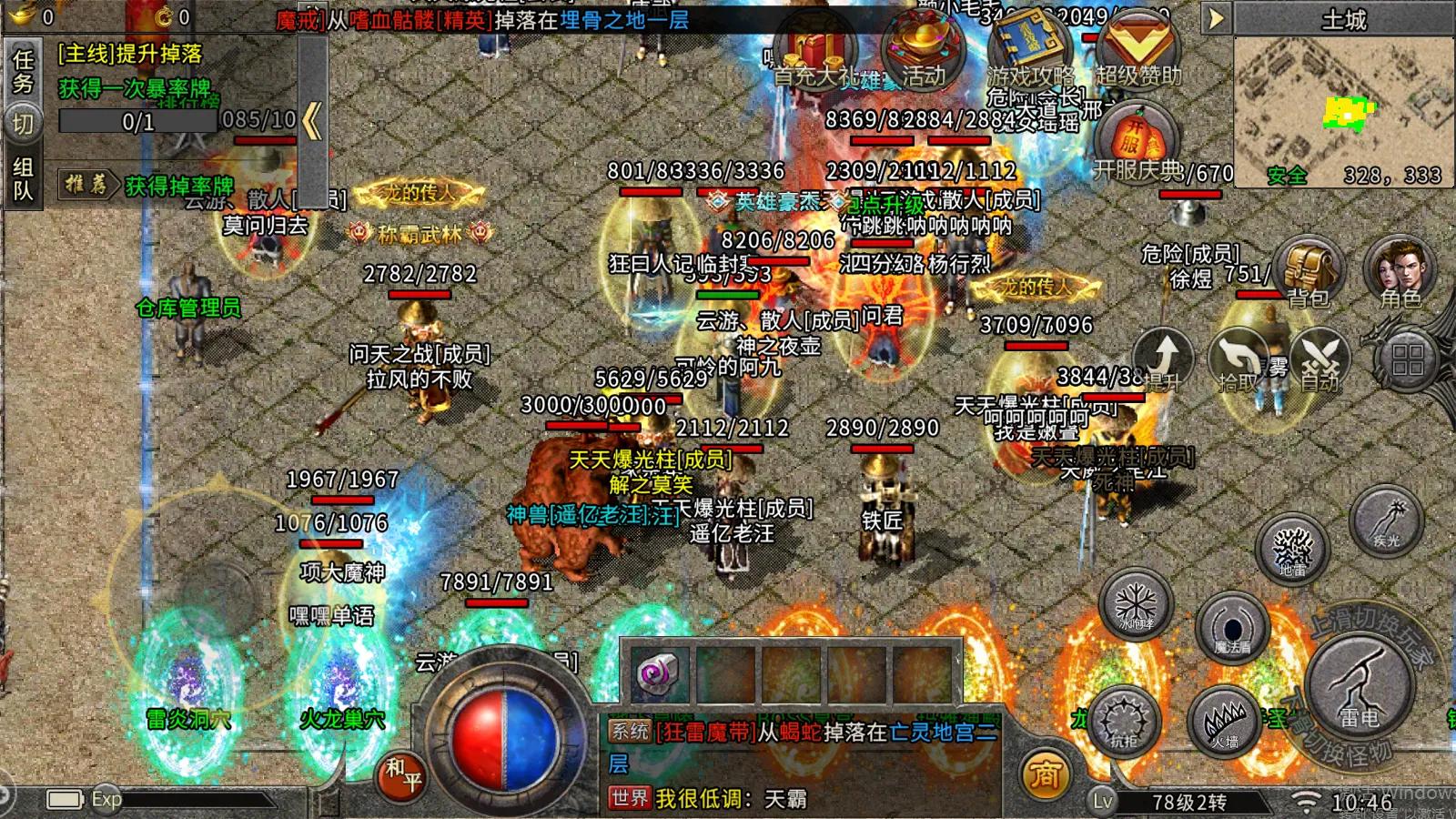This screenshot has height=819, width=1456.
Task: Switch to the 组队 team tab
Action: click(x=23, y=178)
